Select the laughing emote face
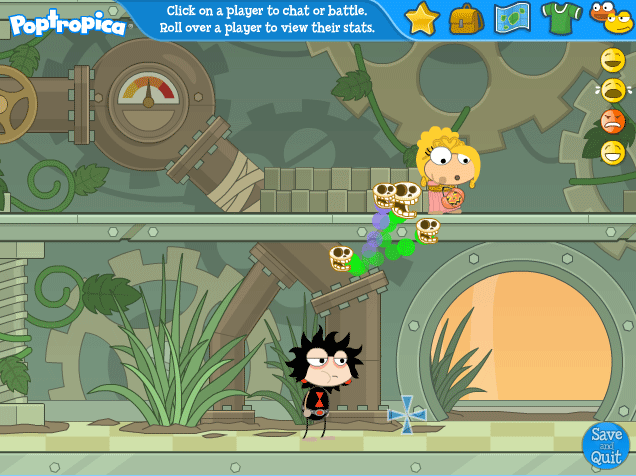The height and width of the screenshot is (476, 636). (x=613, y=60)
